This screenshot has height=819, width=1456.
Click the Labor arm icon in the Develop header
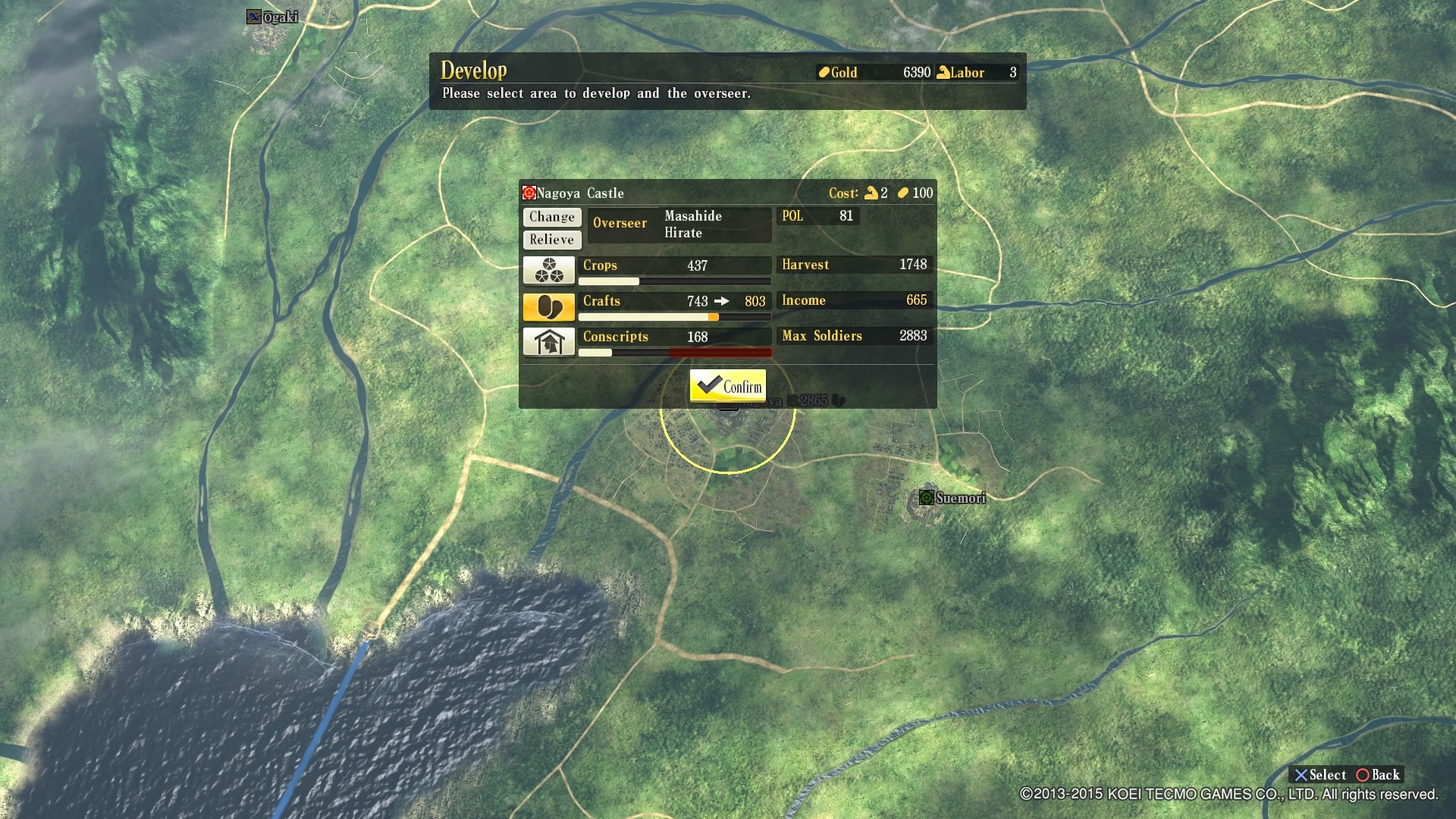click(x=943, y=72)
